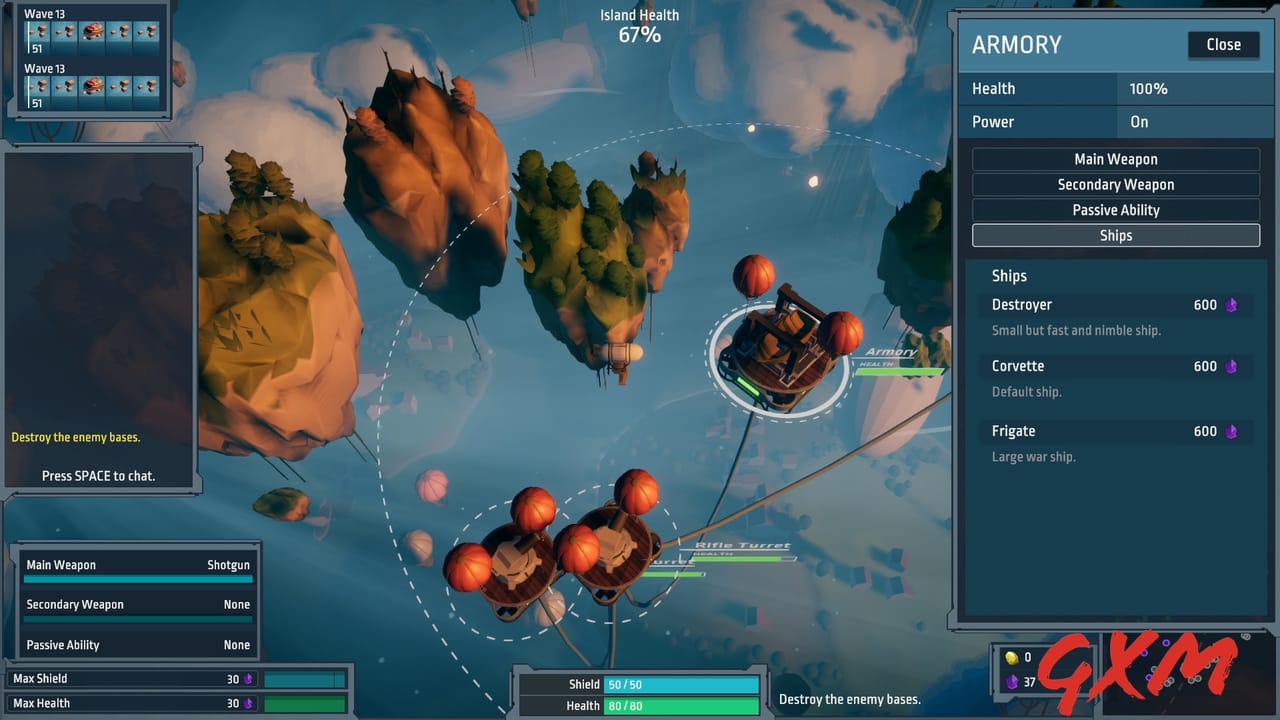Switch to the Secondary Weapon tab

(x=1116, y=184)
